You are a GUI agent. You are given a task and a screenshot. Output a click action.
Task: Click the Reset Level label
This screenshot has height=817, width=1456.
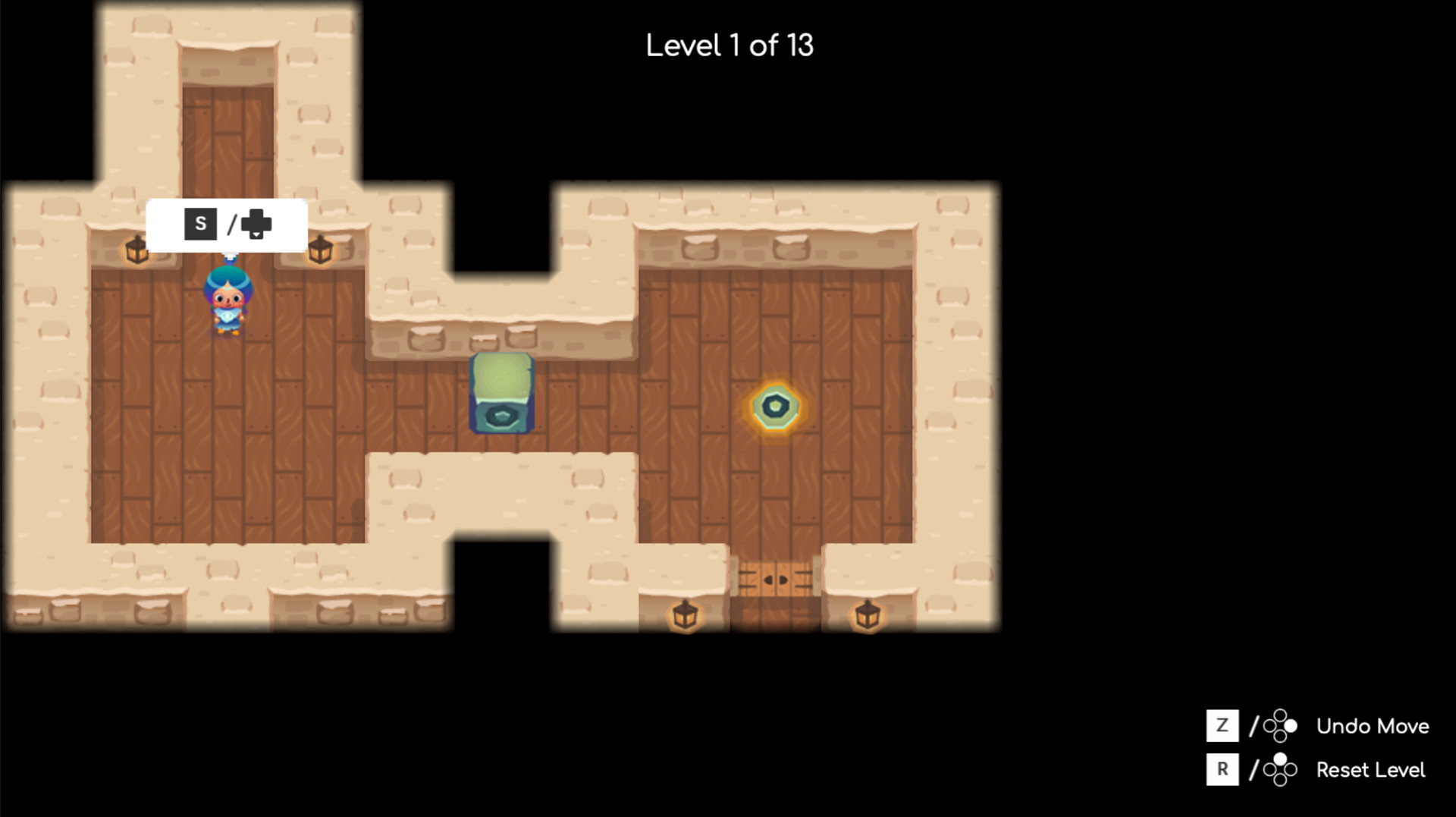(x=1370, y=769)
